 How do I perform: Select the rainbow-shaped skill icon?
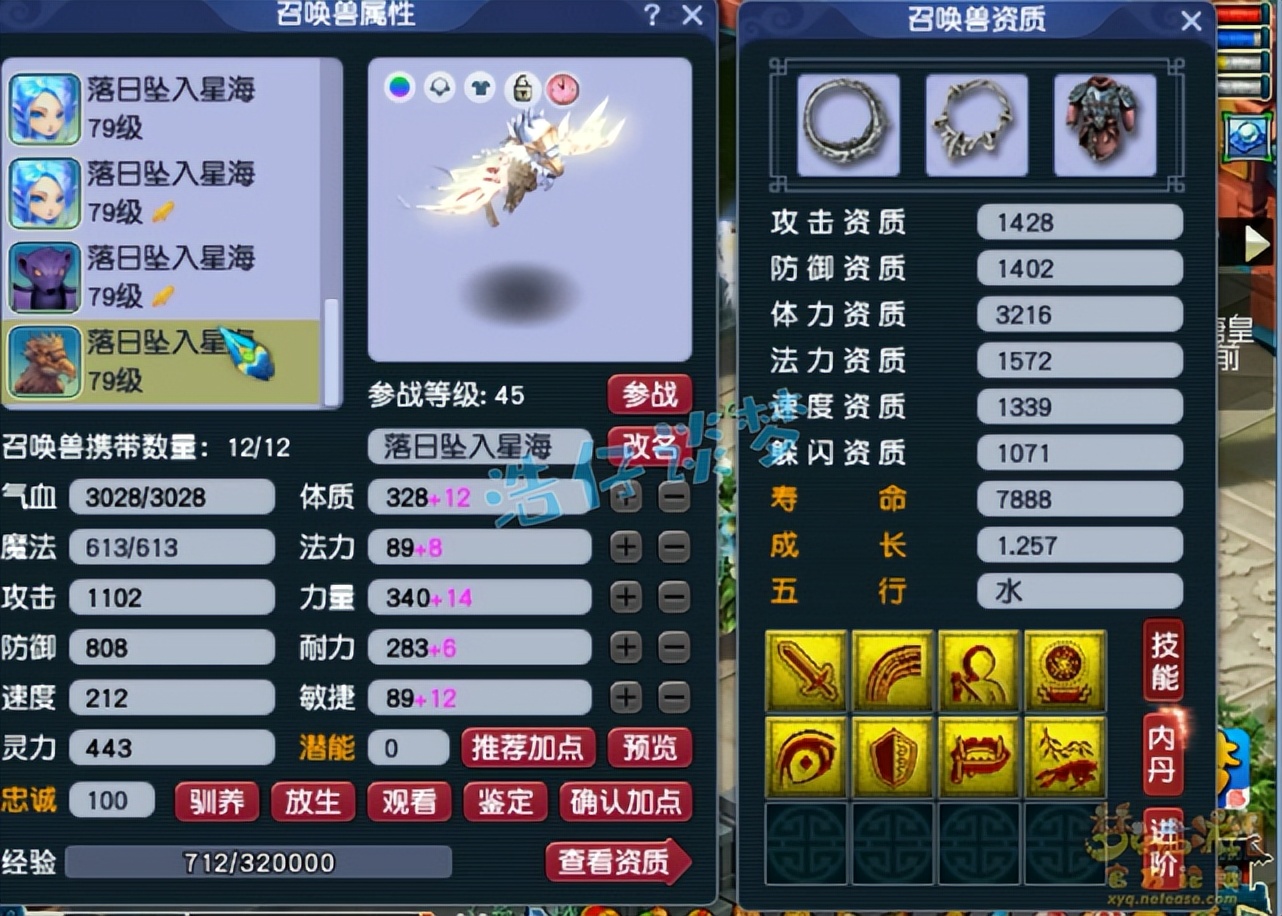coord(892,669)
